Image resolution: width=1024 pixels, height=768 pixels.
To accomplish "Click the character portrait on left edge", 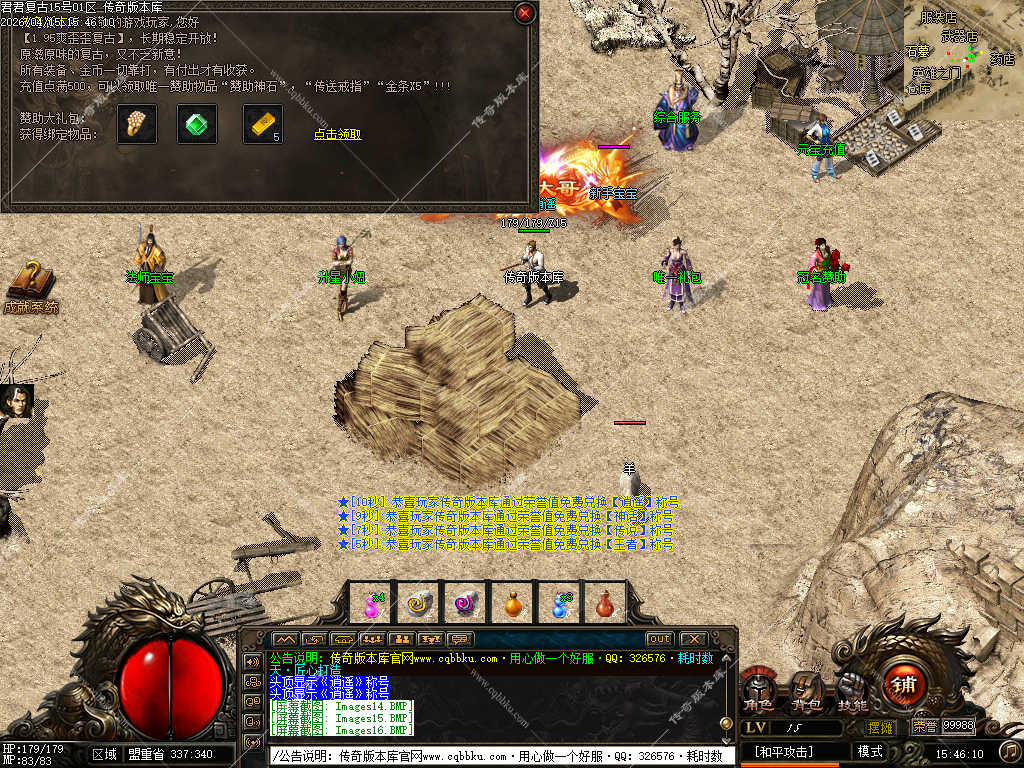I will (x=17, y=402).
